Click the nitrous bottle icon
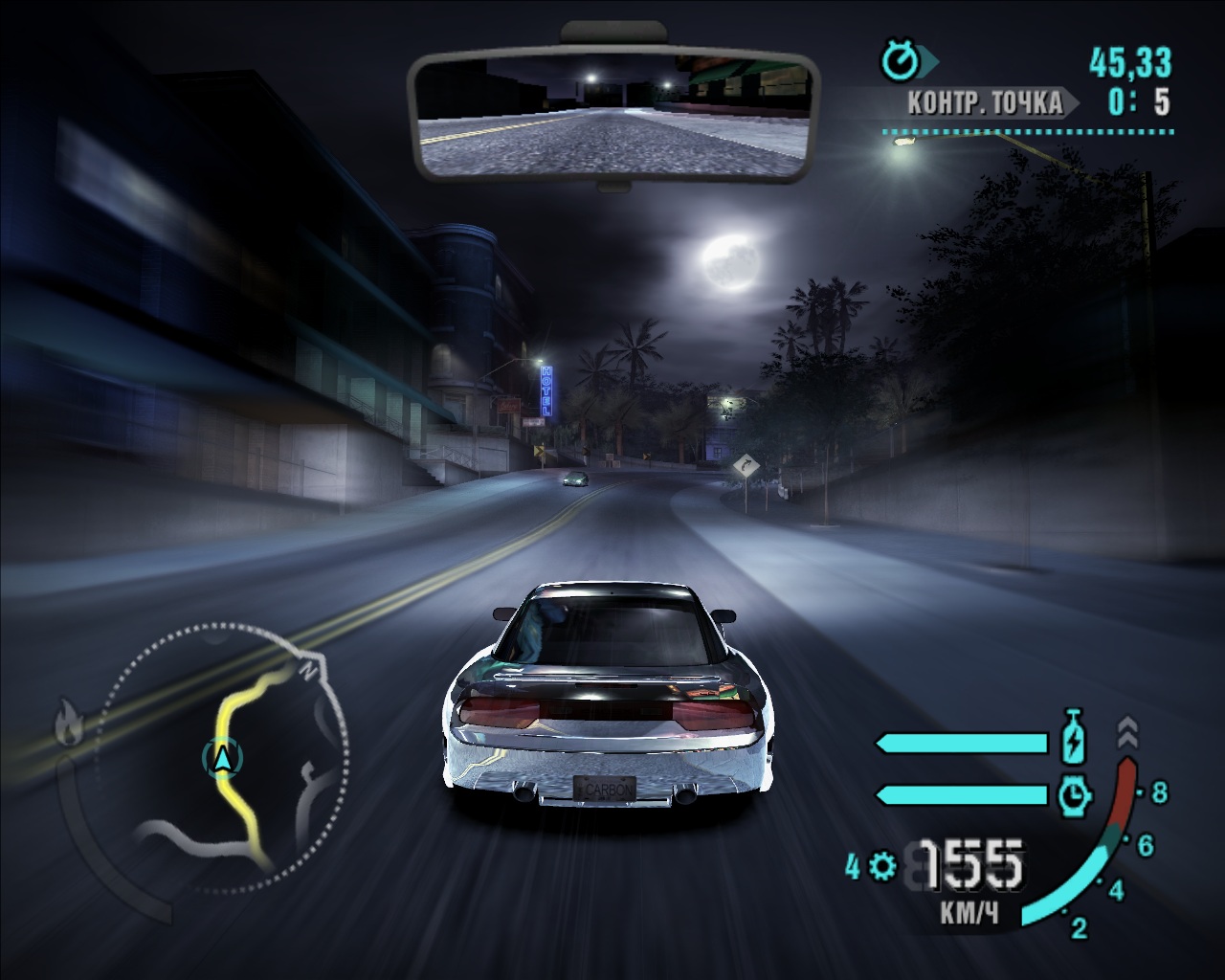Screen dimensions: 1225x980 (1076, 742)
